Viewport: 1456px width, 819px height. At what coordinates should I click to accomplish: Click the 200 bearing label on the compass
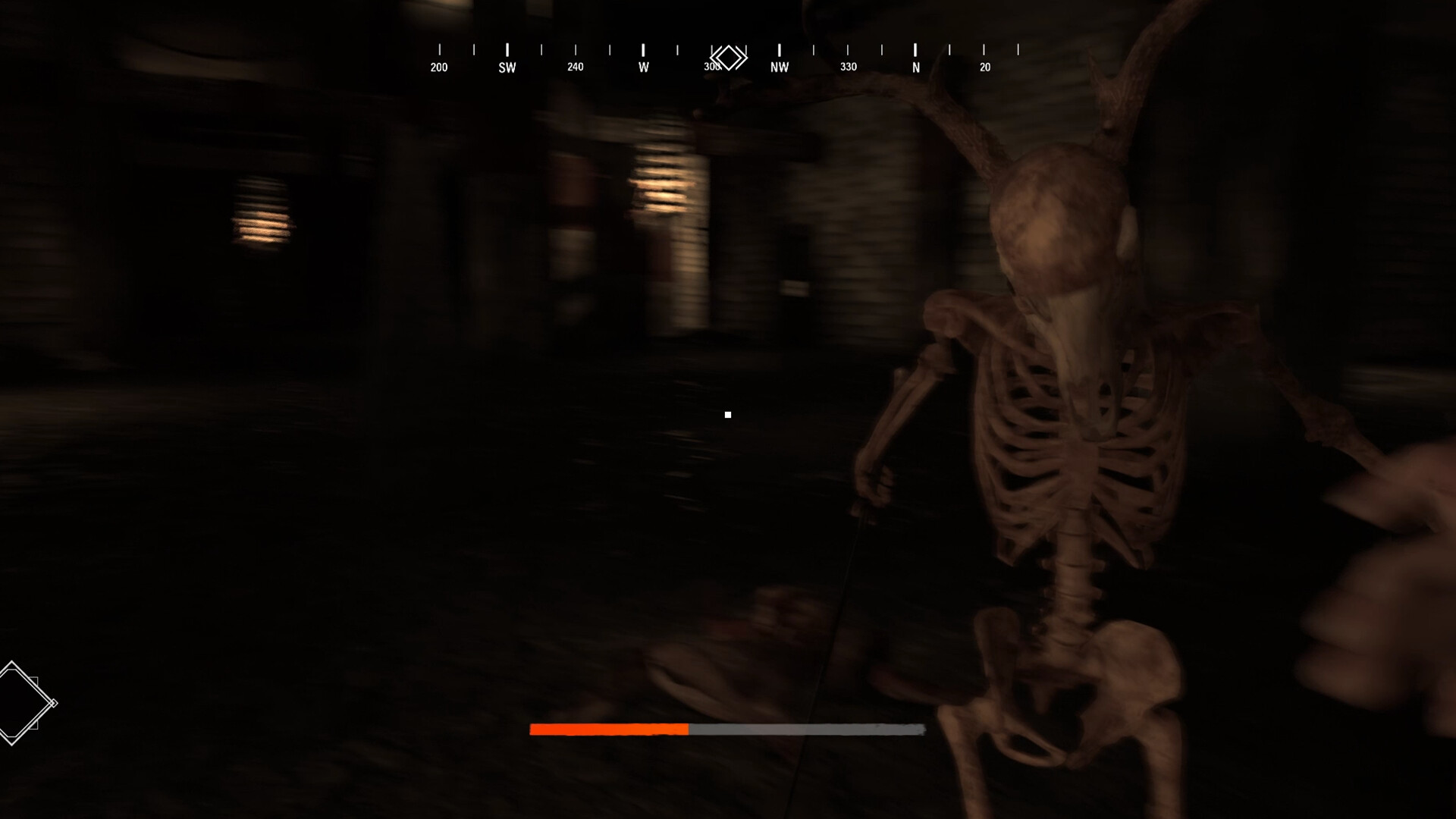(x=438, y=67)
